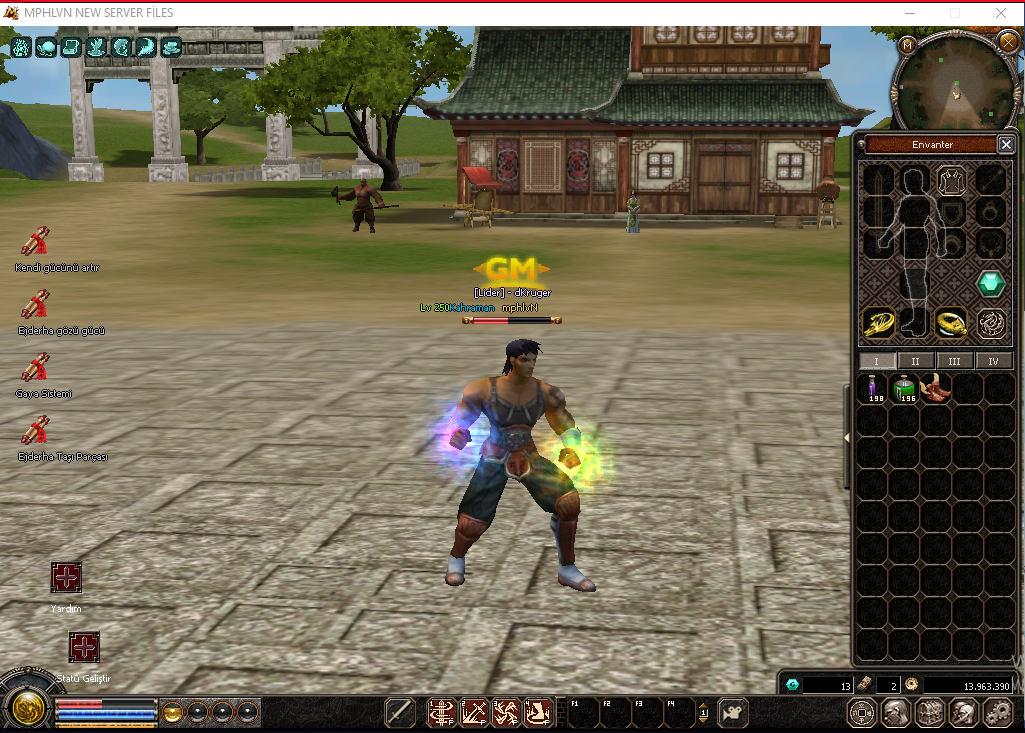
Task: Close the Envanter inventory window
Action: tap(1006, 145)
